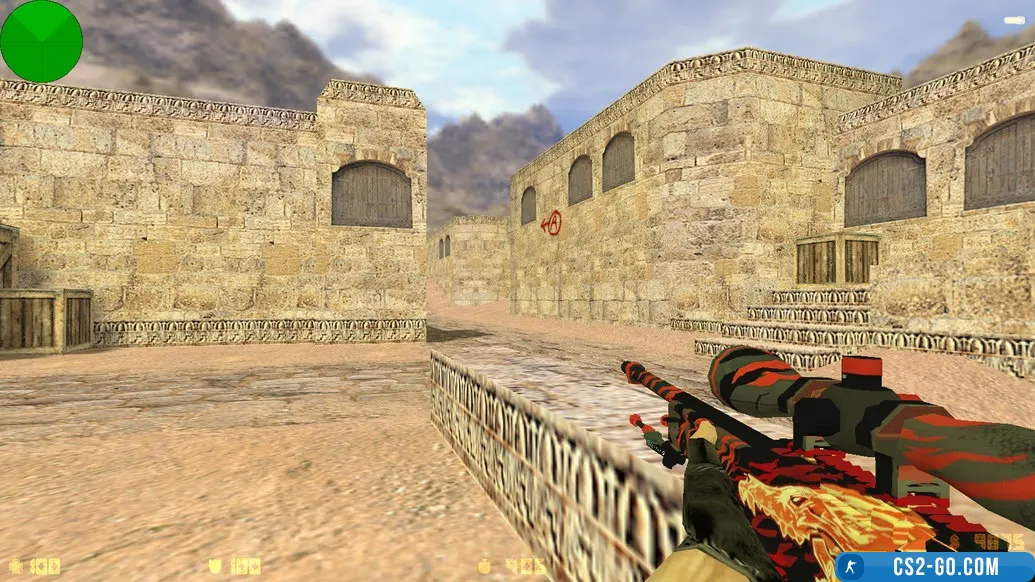Click the green circular radar
This screenshot has width=1035, height=582.
point(41,41)
